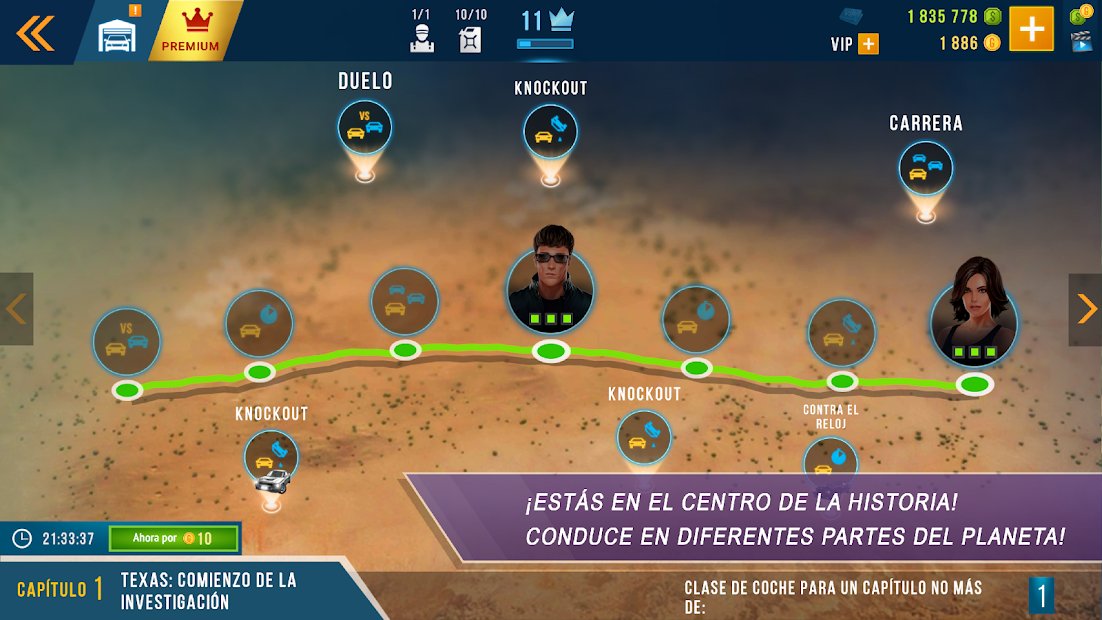Image resolution: width=1102 pixels, height=620 pixels.
Task: Open the garage
Action: coord(117,34)
